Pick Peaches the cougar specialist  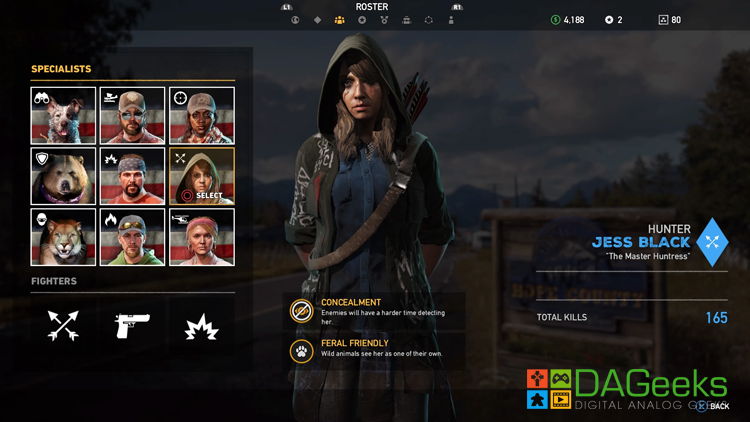(64, 237)
